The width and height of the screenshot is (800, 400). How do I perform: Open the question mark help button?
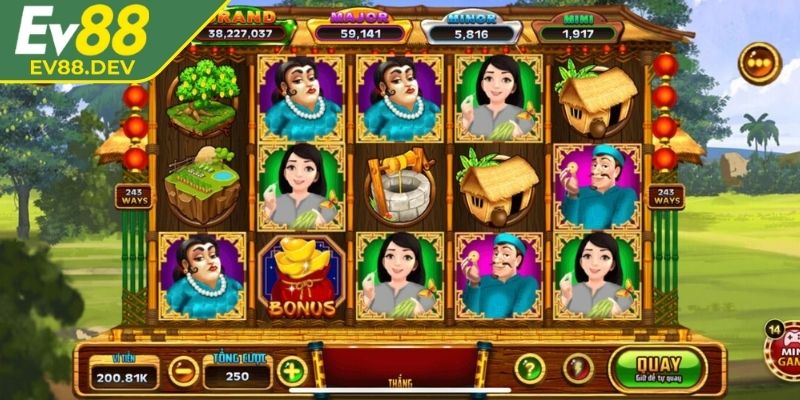[529, 368]
